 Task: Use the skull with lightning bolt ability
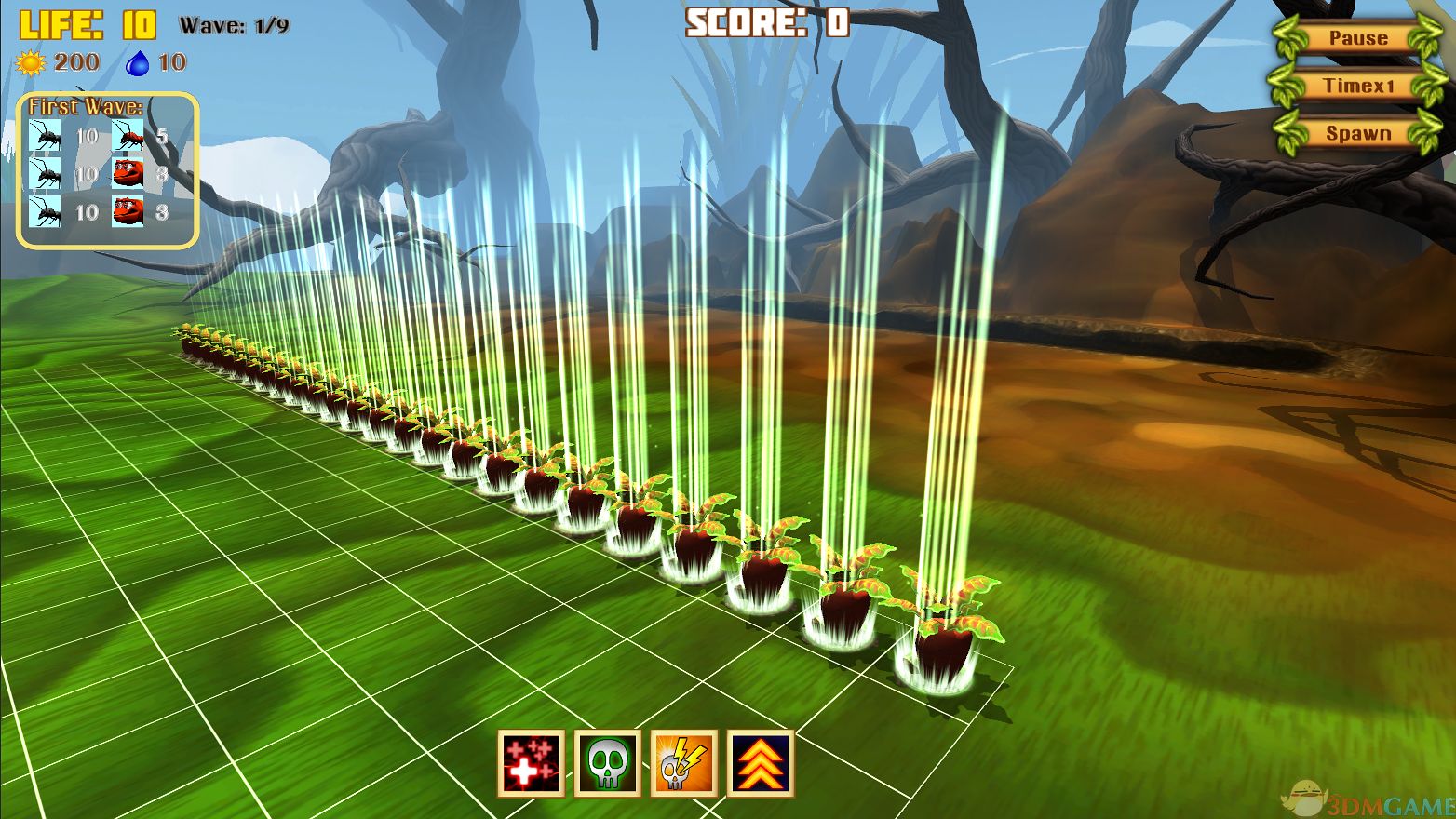[x=684, y=763]
